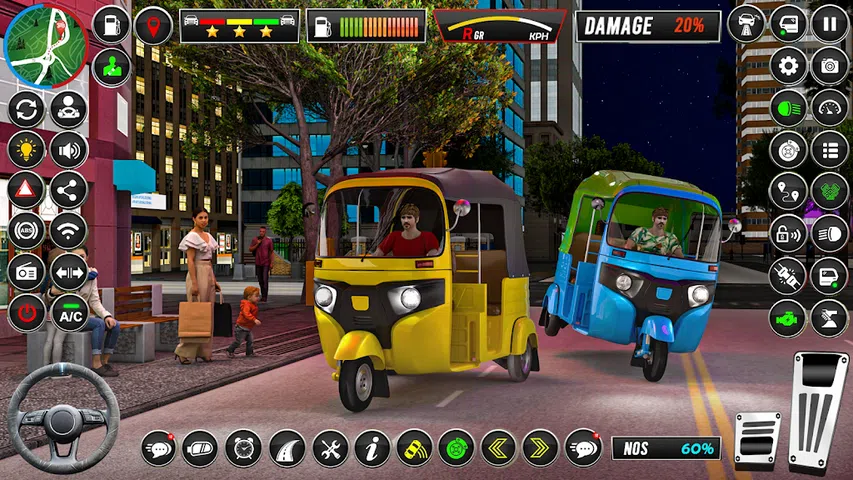Viewport: 853px width, 480px height.
Task: Fasten the seat belt icon
Action: (x=788, y=274)
